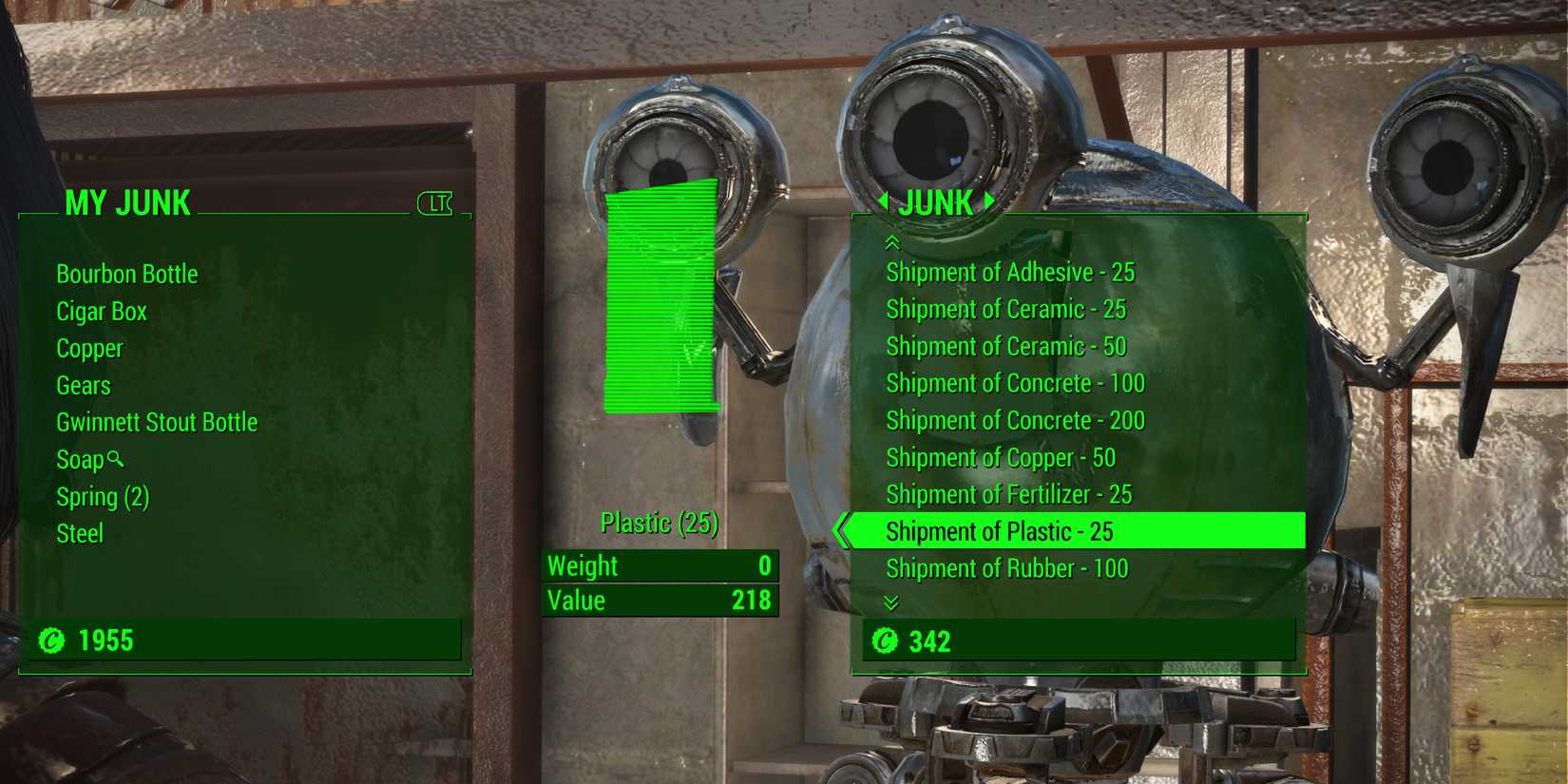Click the right arrow beside JUNK header
1568x784 pixels.
[988, 202]
